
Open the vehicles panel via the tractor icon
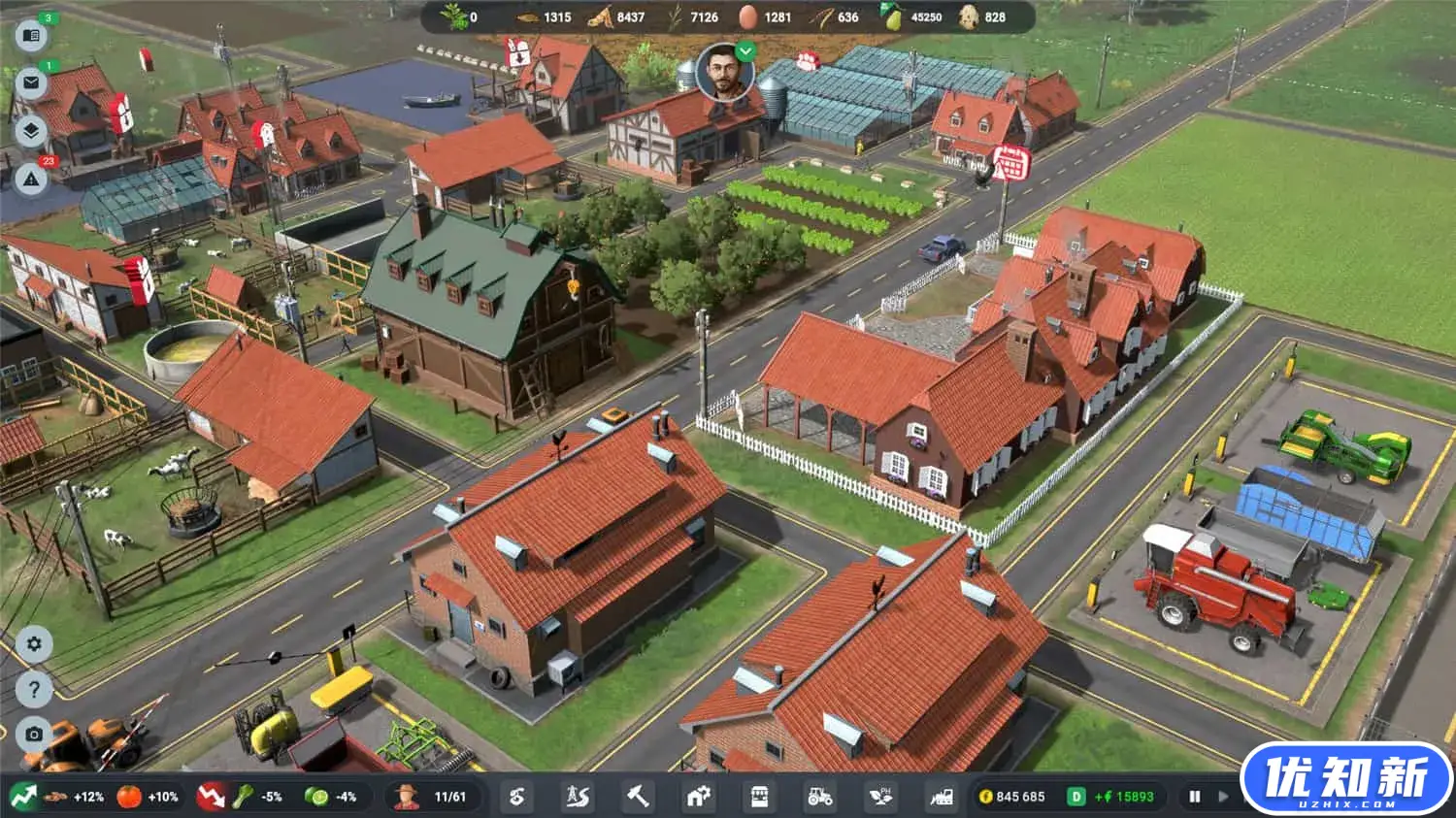(820, 797)
